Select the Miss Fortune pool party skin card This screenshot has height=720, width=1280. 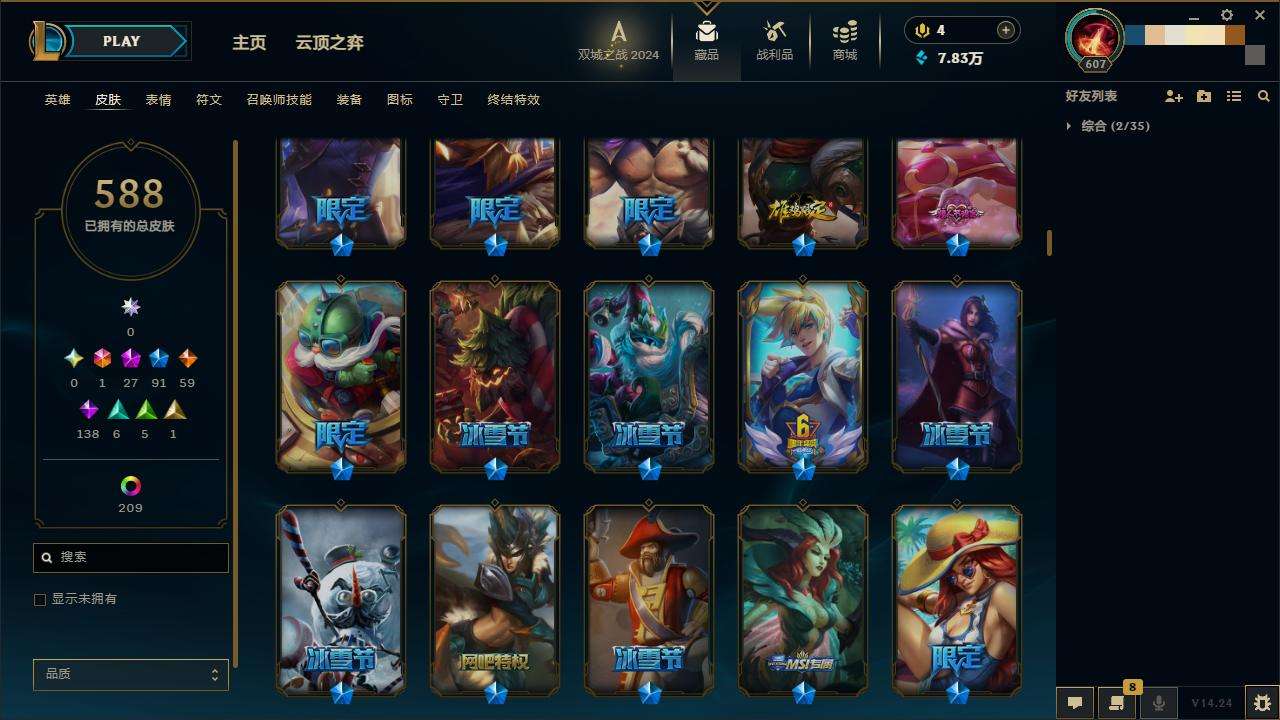(x=957, y=598)
